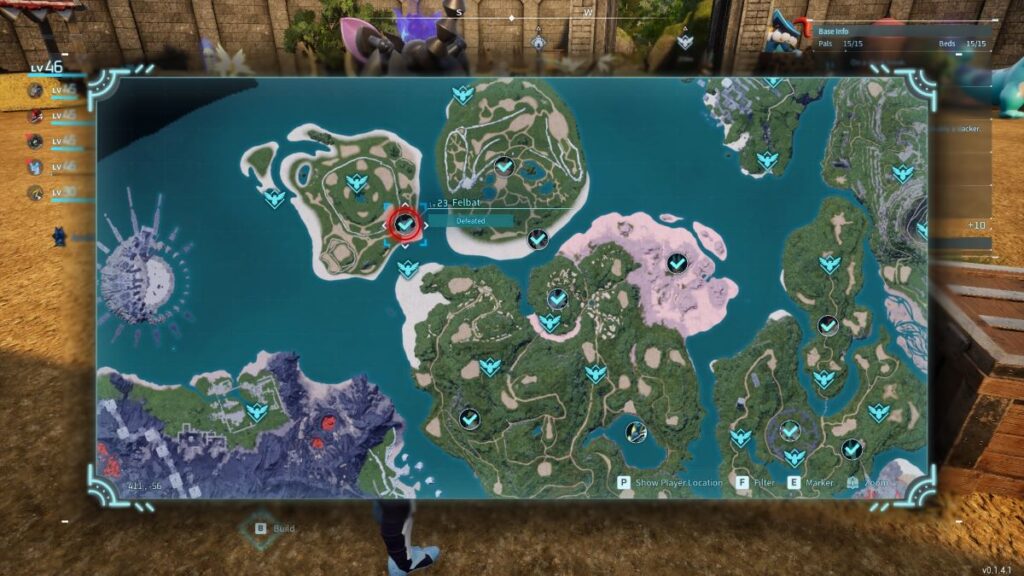Click the player location marker by the lake
Image resolution: width=1024 pixels, height=576 pixels.
[x=635, y=432]
